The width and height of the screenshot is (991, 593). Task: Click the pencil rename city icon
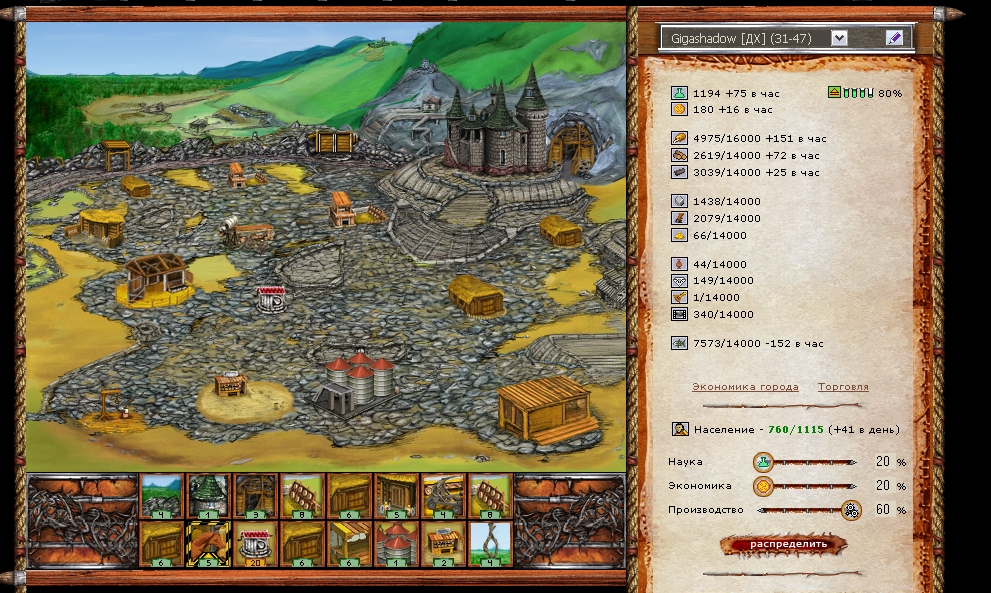click(x=893, y=38)
